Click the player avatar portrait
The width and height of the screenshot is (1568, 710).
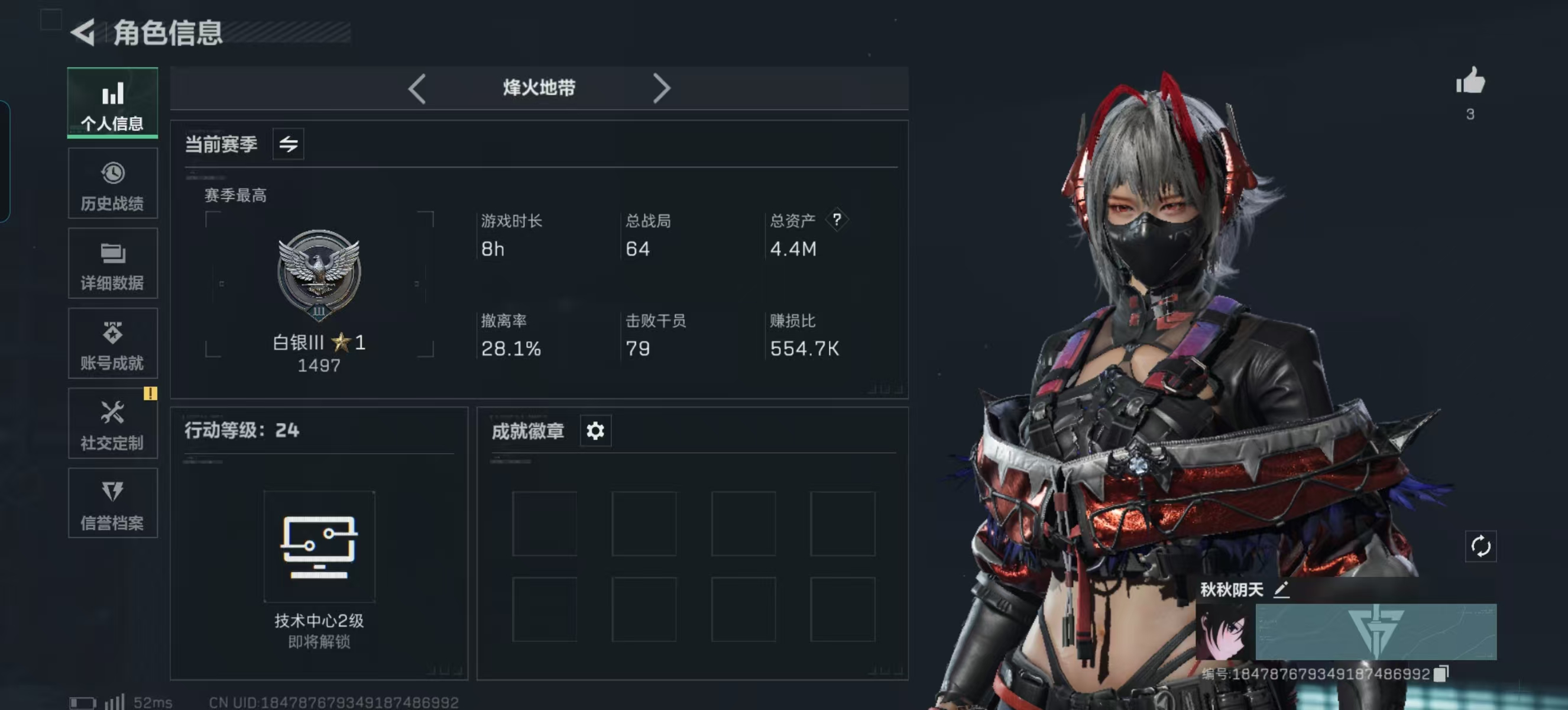[1224, 632]
